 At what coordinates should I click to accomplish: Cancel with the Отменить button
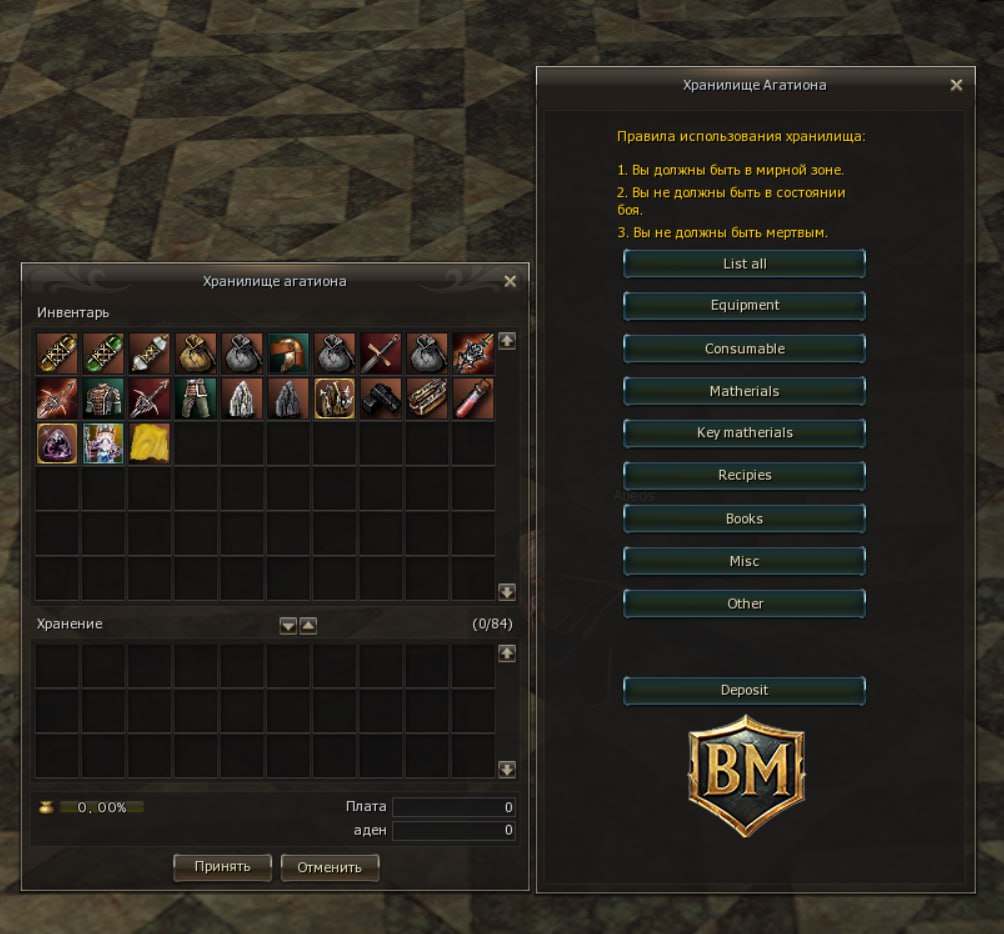[x=329, y=867]
